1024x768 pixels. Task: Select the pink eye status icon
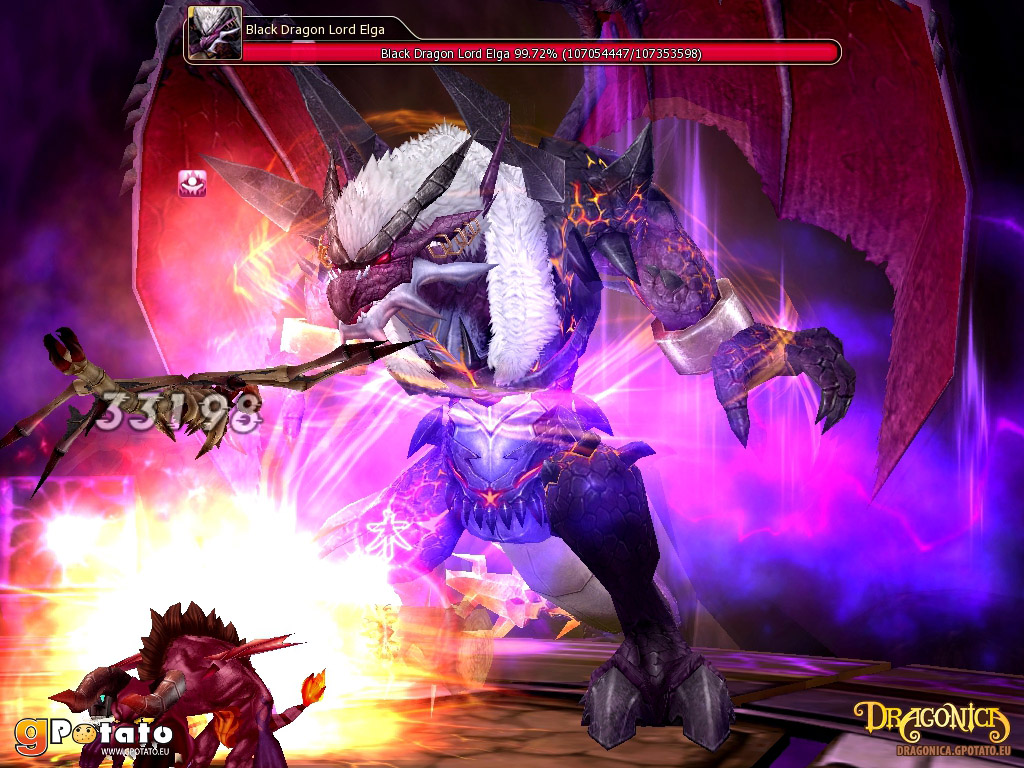[x=192, y=183]
